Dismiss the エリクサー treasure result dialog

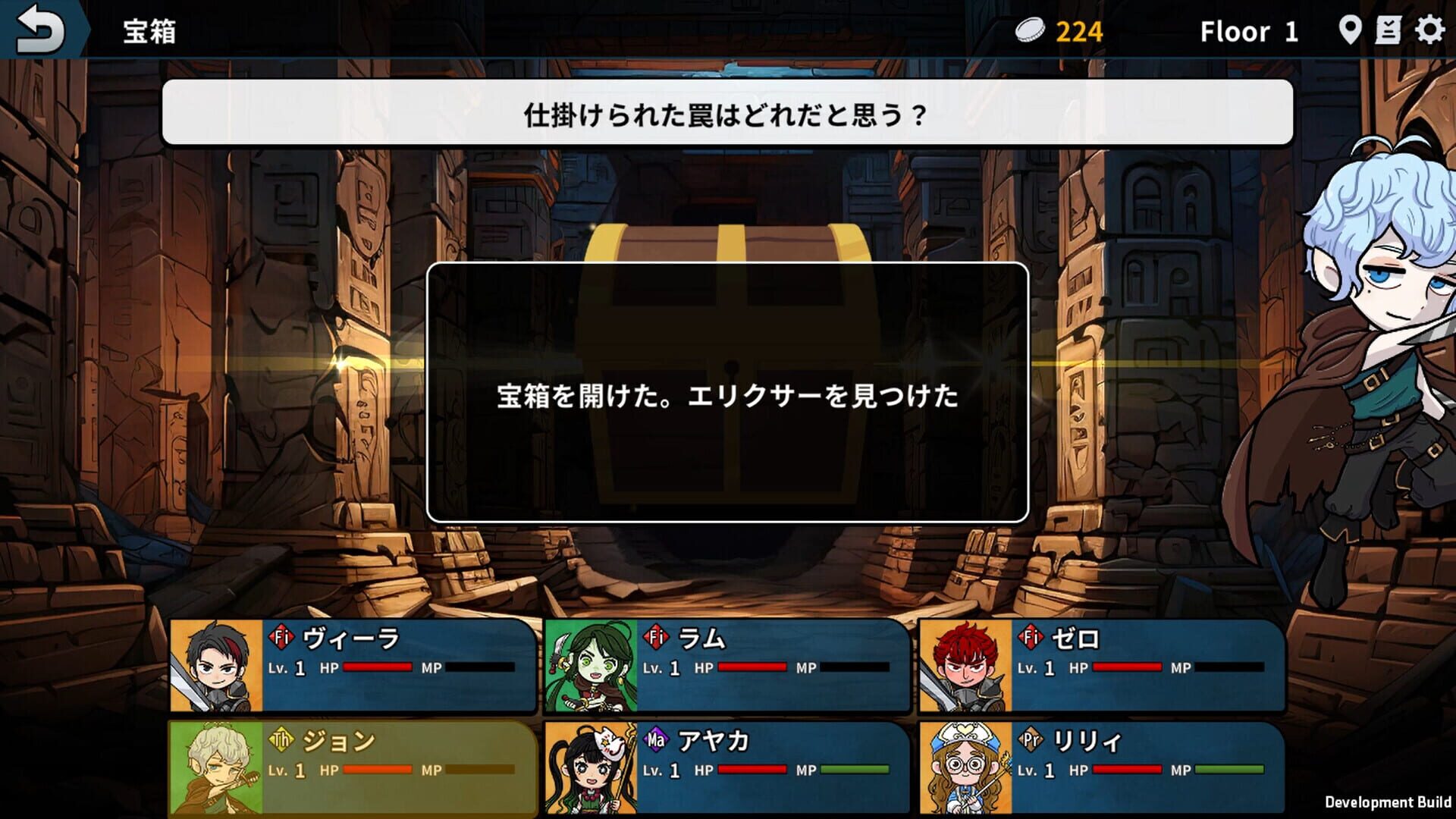728,393
